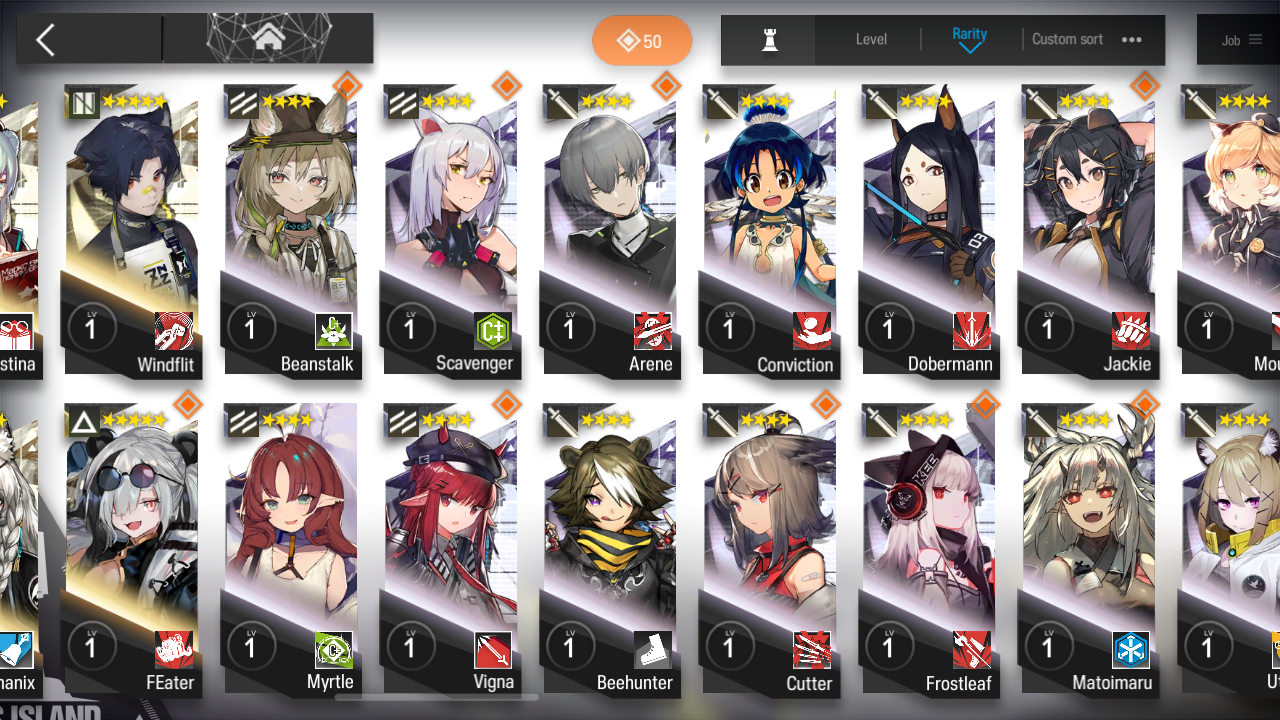Select the Windflit operator card

pyautogui.click(x=133, y=230)
